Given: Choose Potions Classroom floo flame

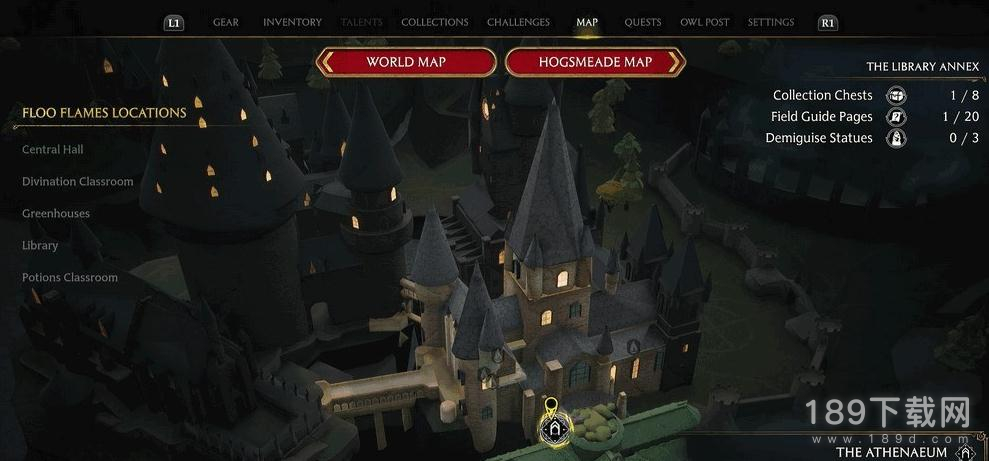Looking at the screenshot, I should coord(70,278).
